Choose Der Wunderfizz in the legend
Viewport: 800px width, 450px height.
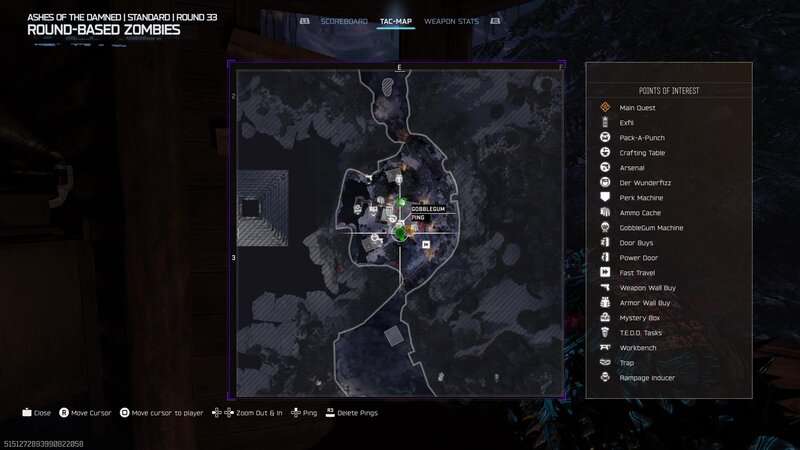point(642,183)
